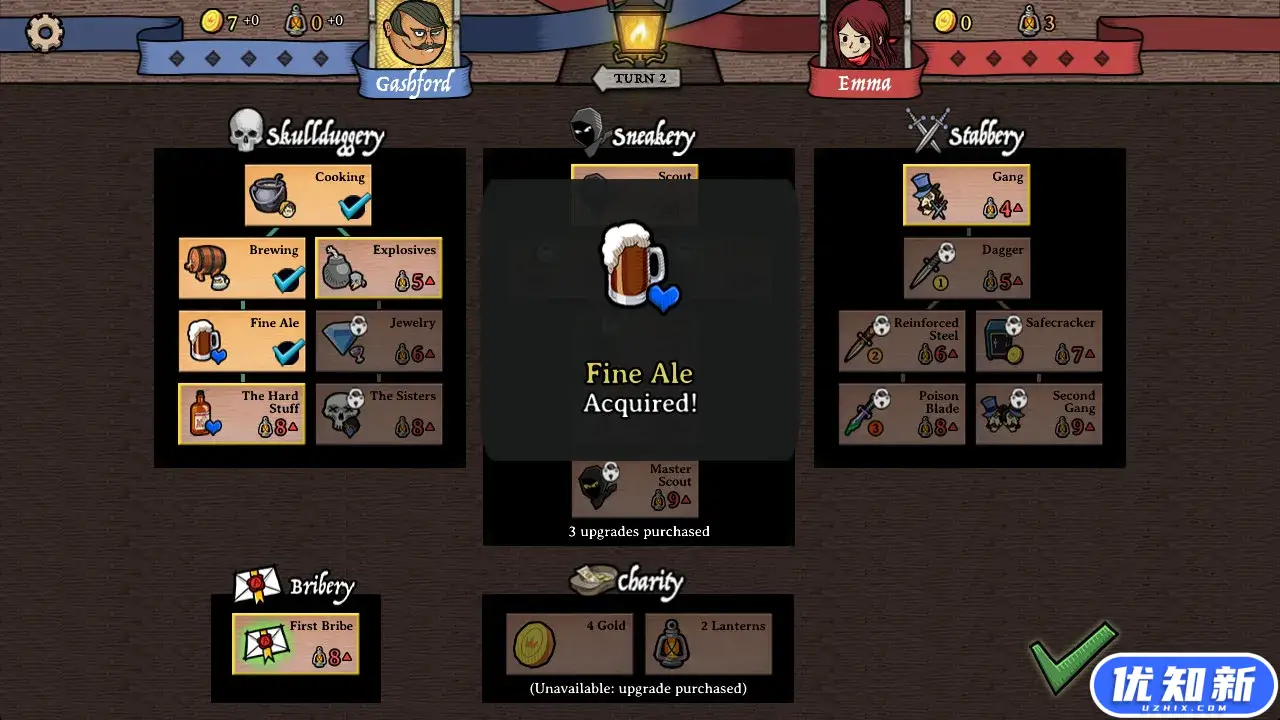Image resolution: width=1280 pixels, height=720 pixels.
Task: Select the Master Scout upgrade
Action: tap(635, 488)
